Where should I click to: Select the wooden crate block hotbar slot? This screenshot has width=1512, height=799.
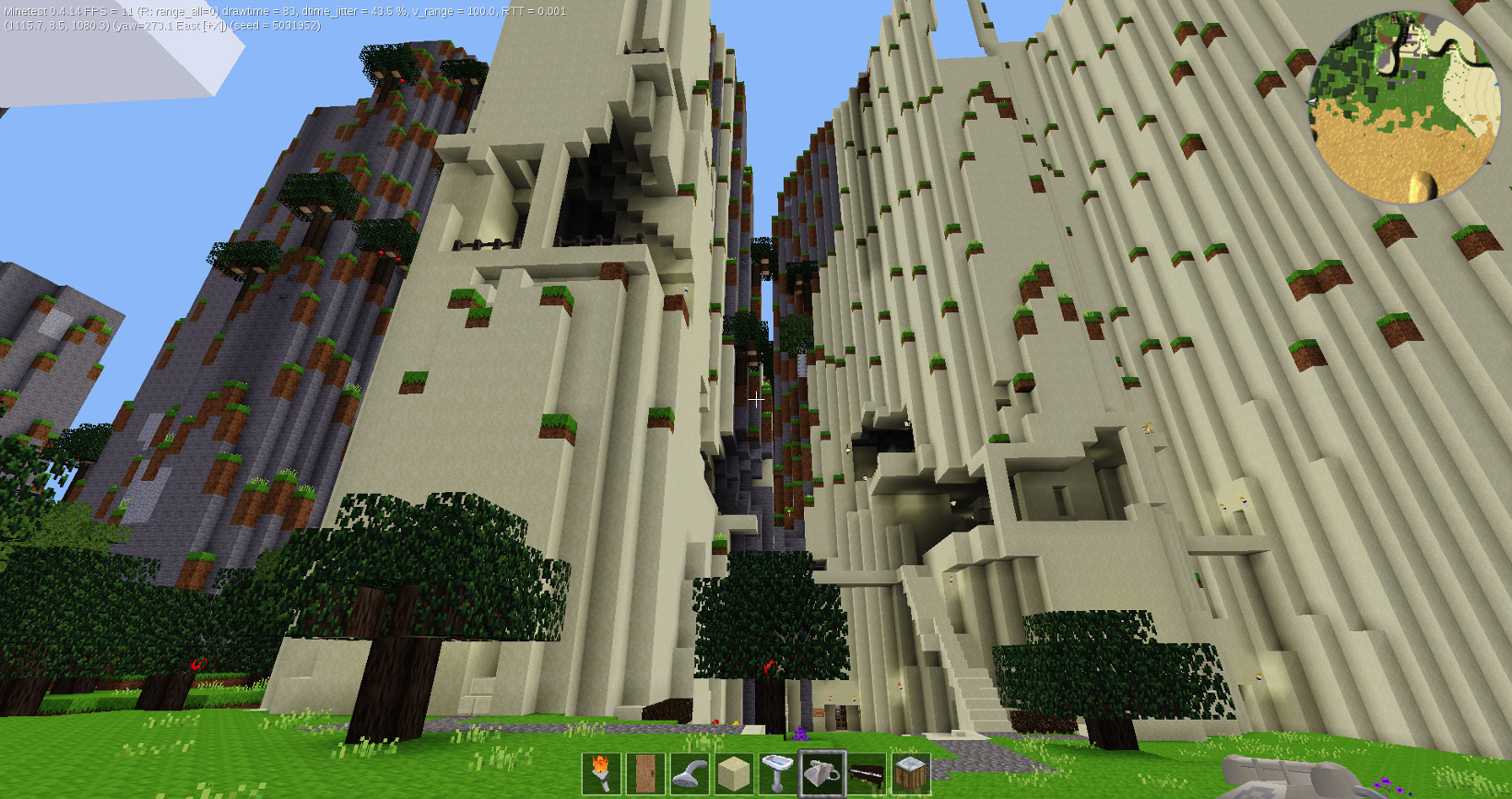pyautogui.click(x=911, y=773)
